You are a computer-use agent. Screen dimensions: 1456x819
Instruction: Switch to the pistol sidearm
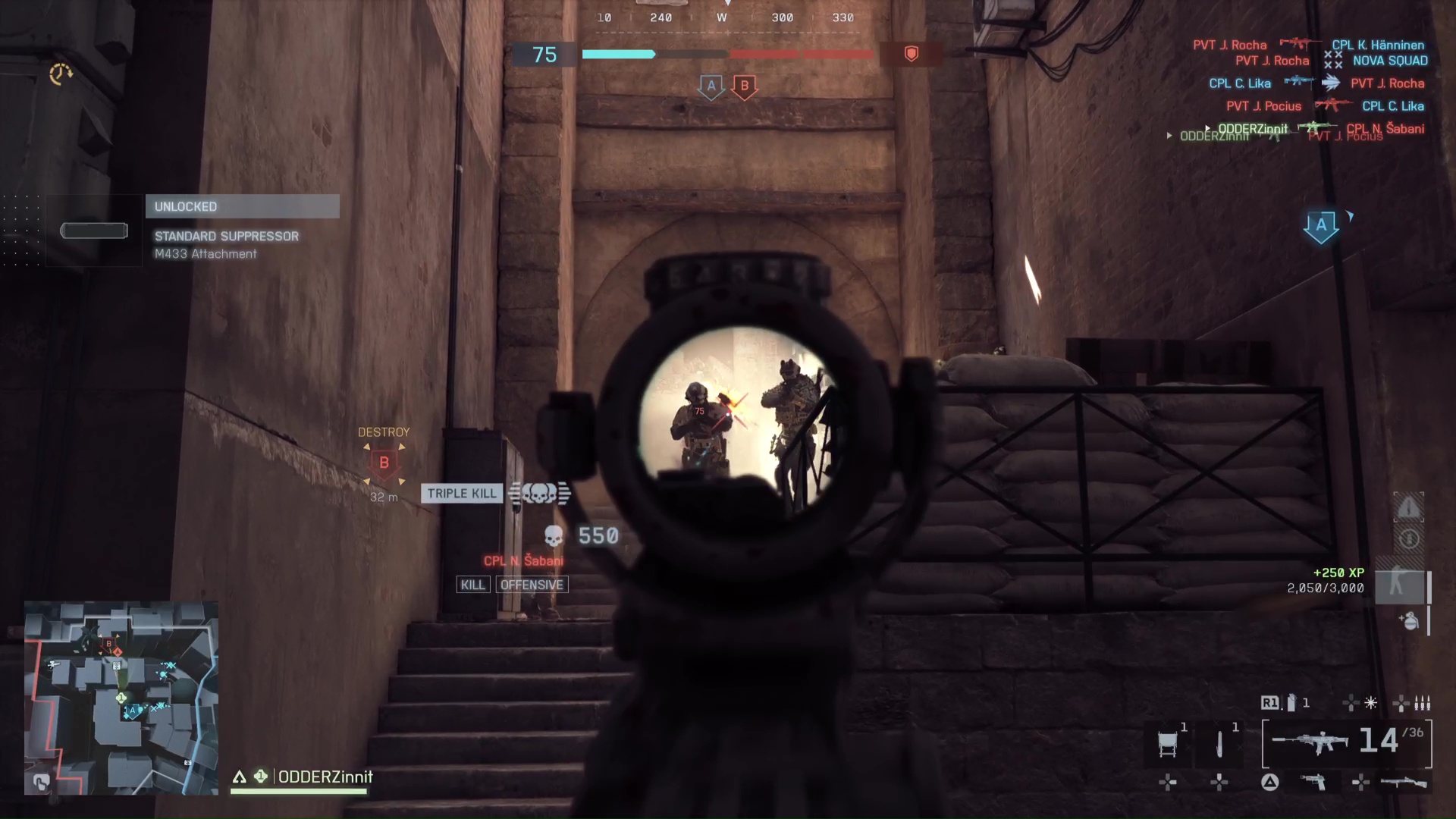[1313, 781]
